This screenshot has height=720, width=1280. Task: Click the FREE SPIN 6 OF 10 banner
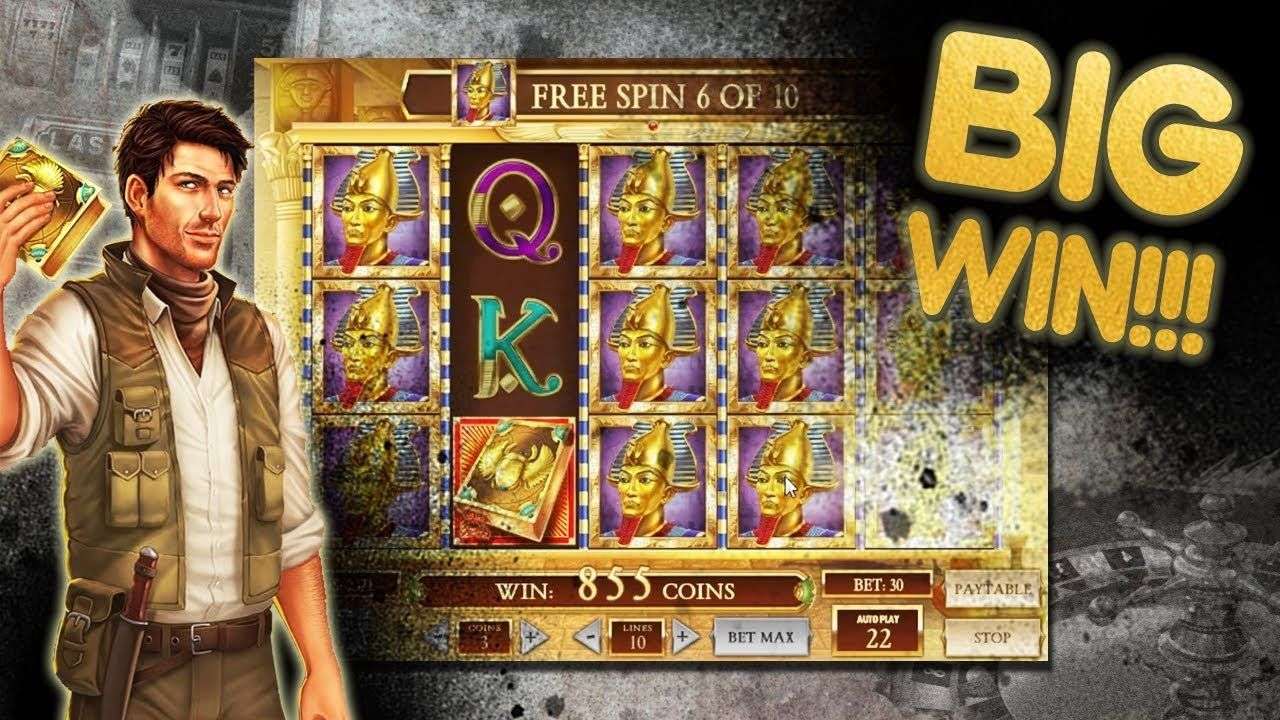click(665, 96)
